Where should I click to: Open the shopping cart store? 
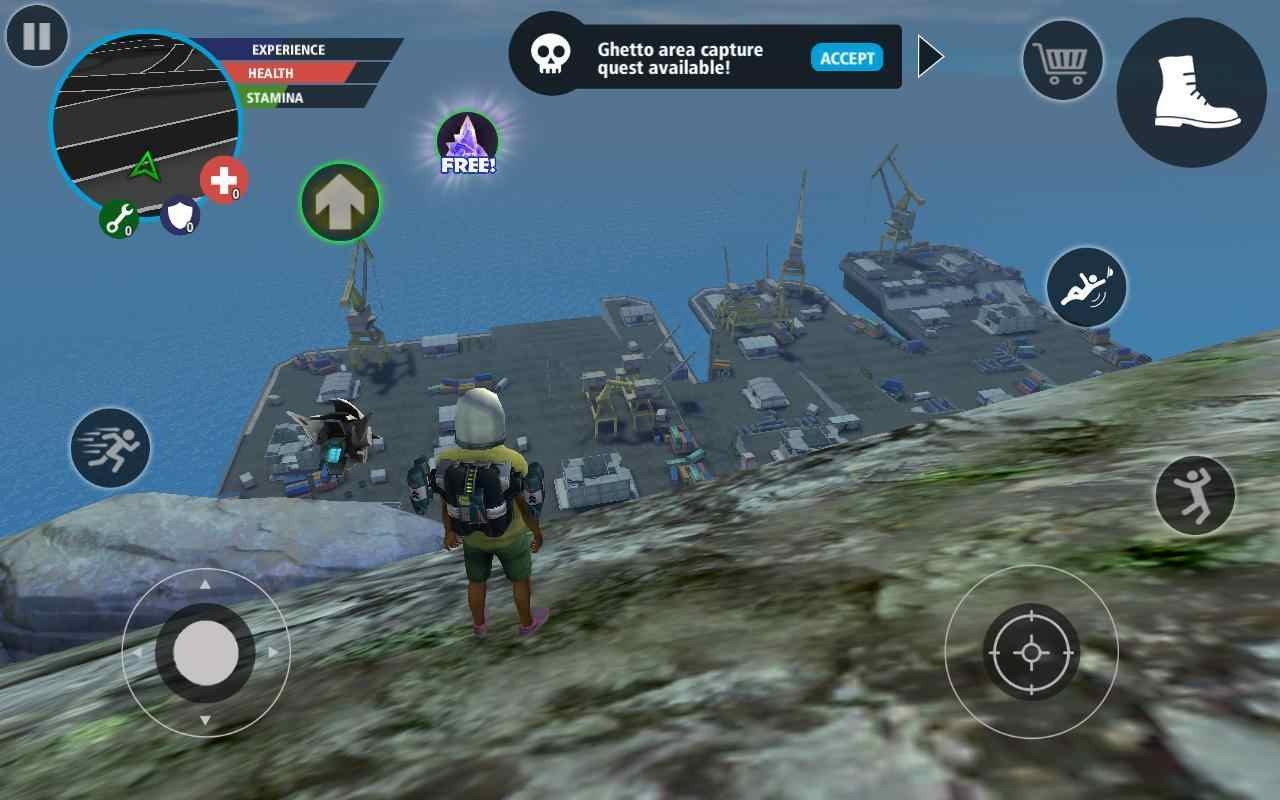point(1062,60)
